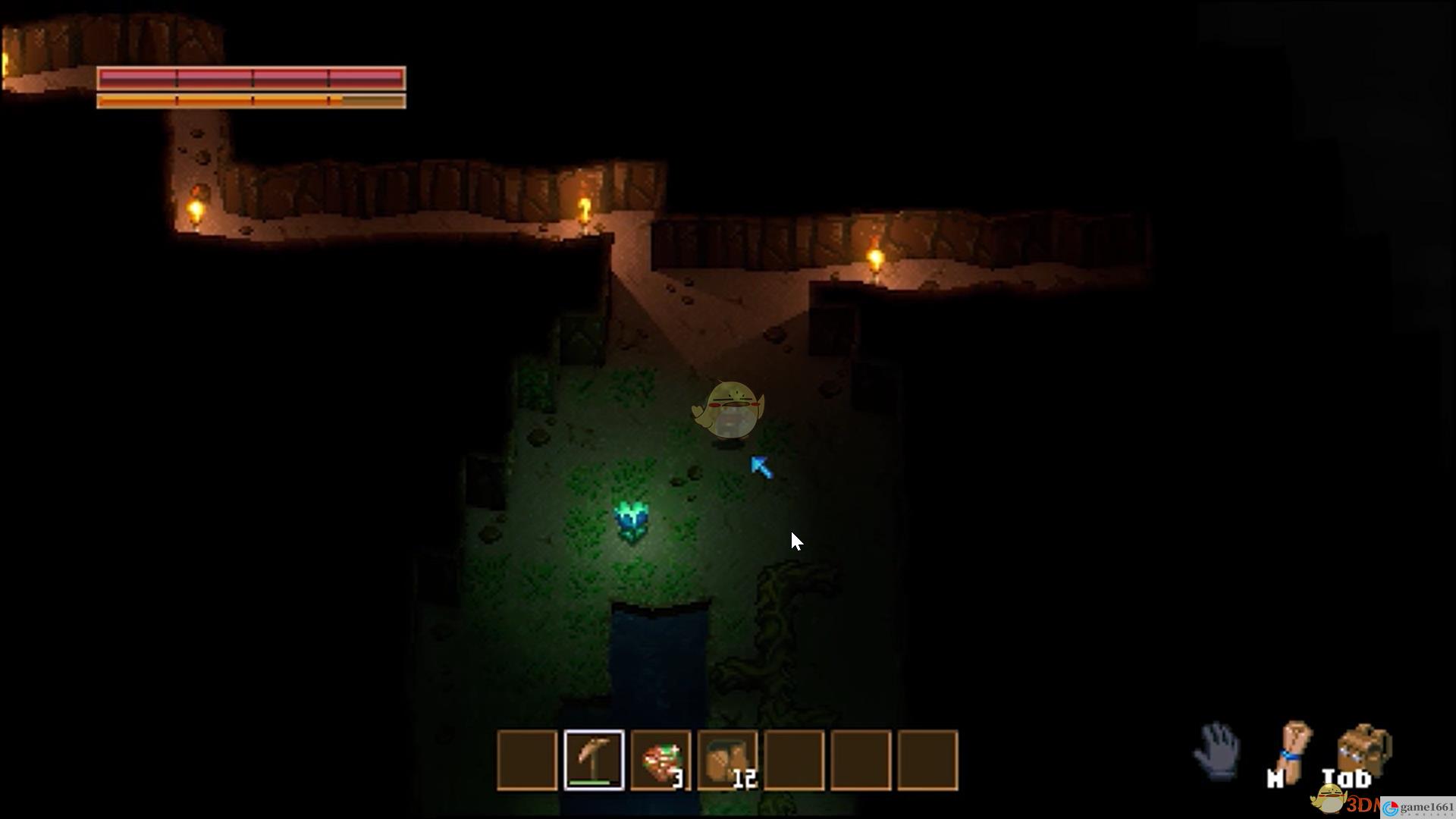
Task: Open the map scroll icon
Action: pos(1293,751)
